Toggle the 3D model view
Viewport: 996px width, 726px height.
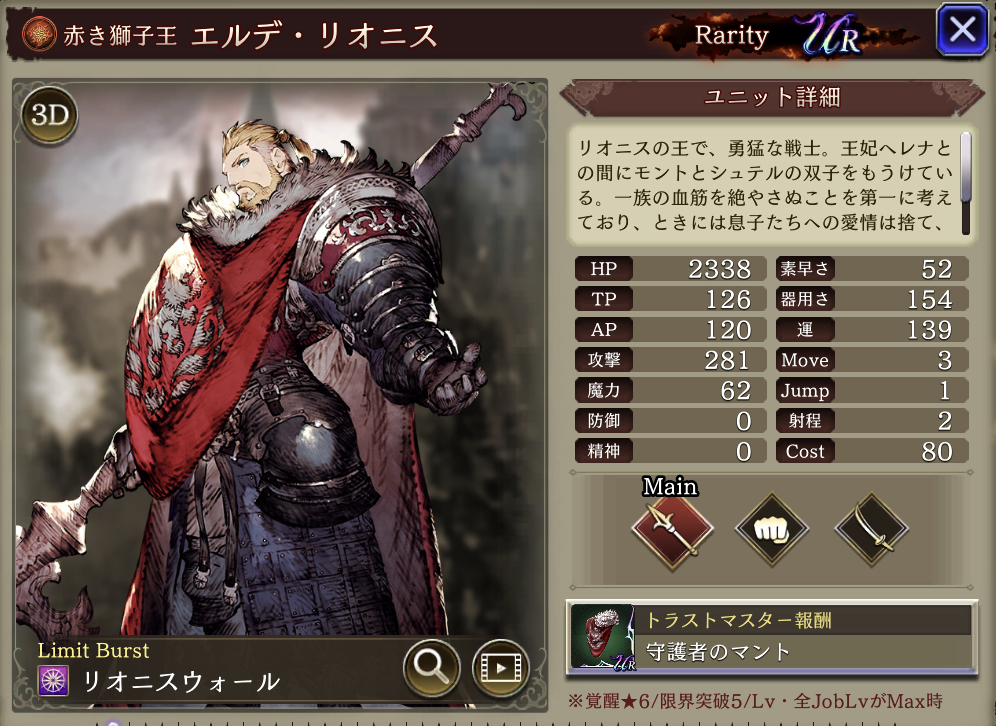[x=49, y=116]
